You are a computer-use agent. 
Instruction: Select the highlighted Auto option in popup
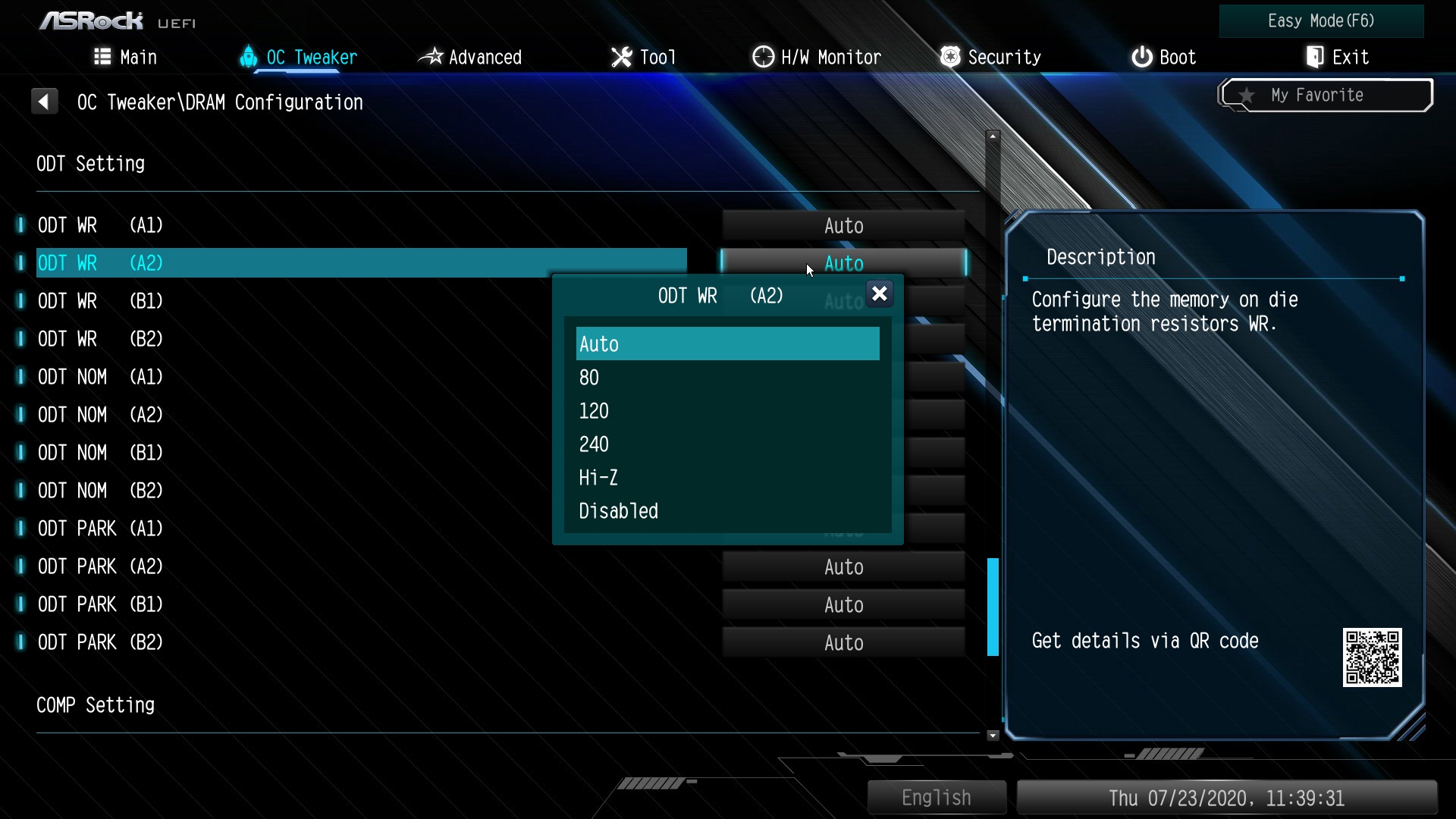[726, 344]
